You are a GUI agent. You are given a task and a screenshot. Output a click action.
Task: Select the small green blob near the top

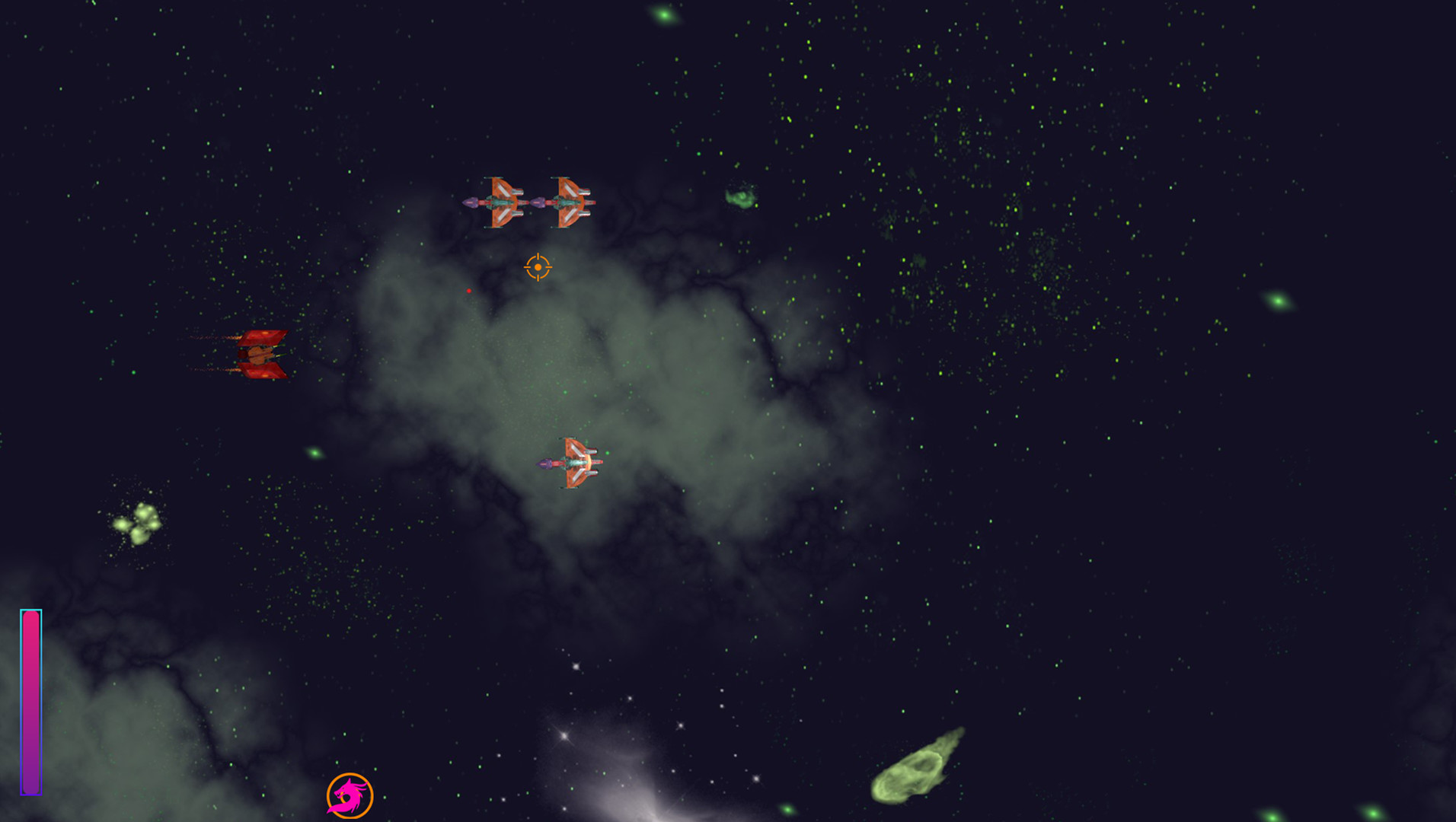coord(742,198)
